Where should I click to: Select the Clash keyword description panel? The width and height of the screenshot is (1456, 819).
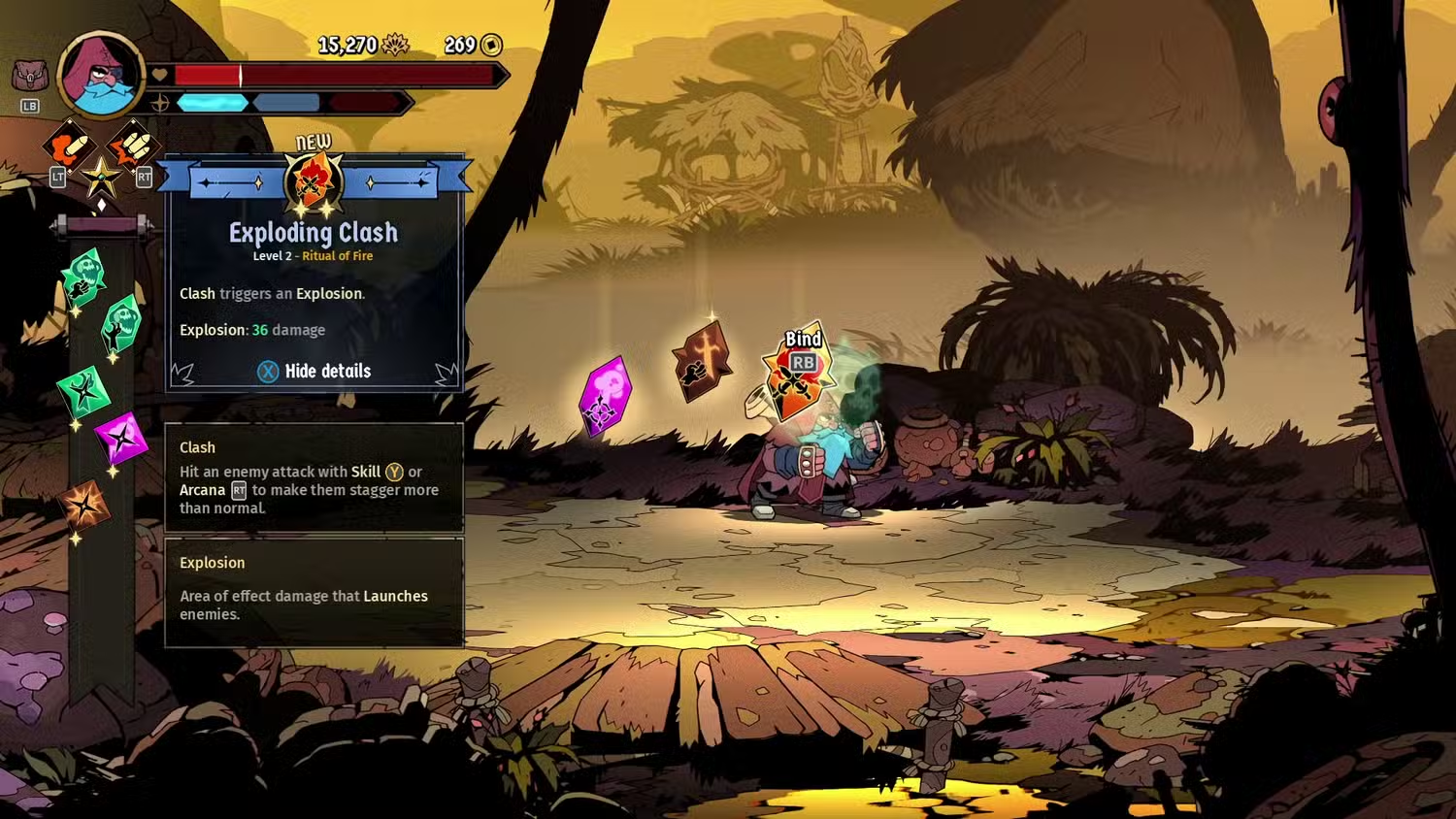(x=314, y=477)
